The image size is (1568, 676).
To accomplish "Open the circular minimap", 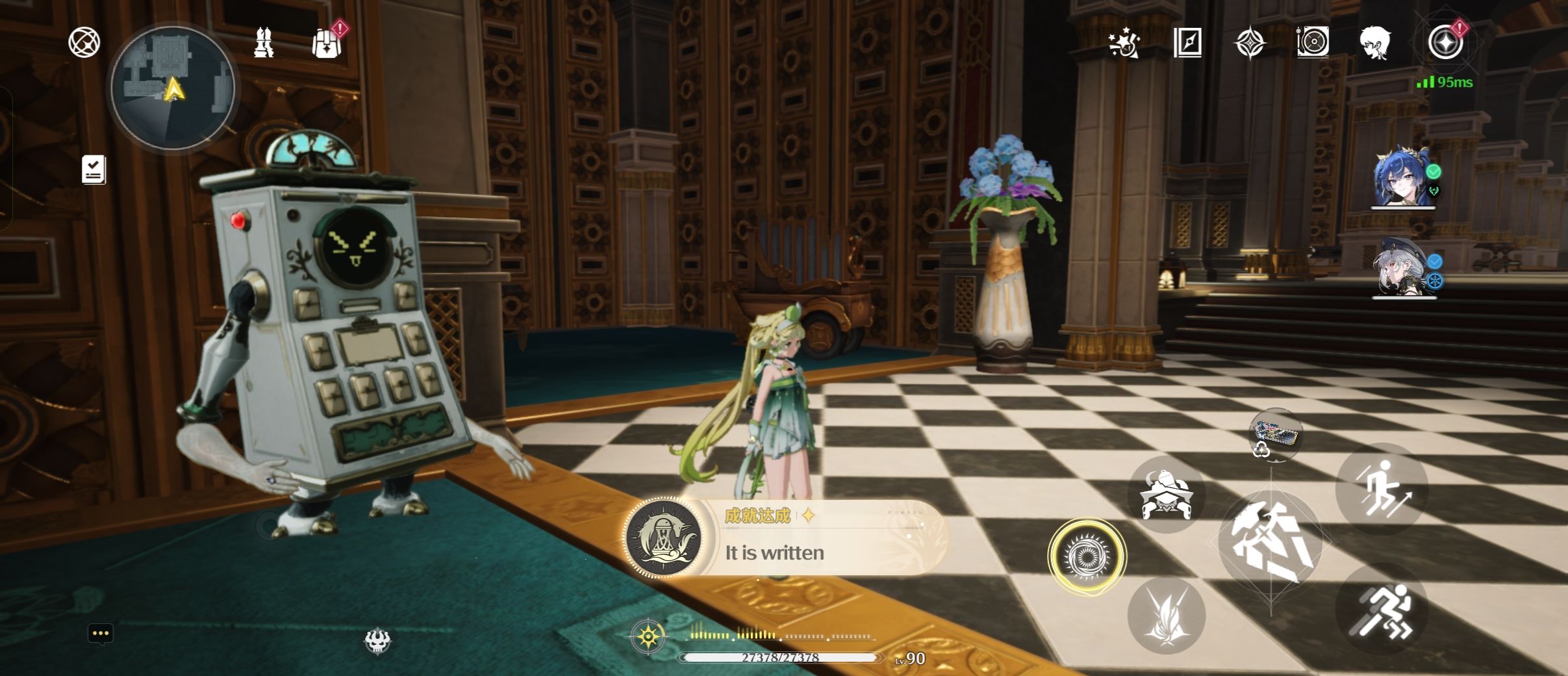I will click(173, 87).
